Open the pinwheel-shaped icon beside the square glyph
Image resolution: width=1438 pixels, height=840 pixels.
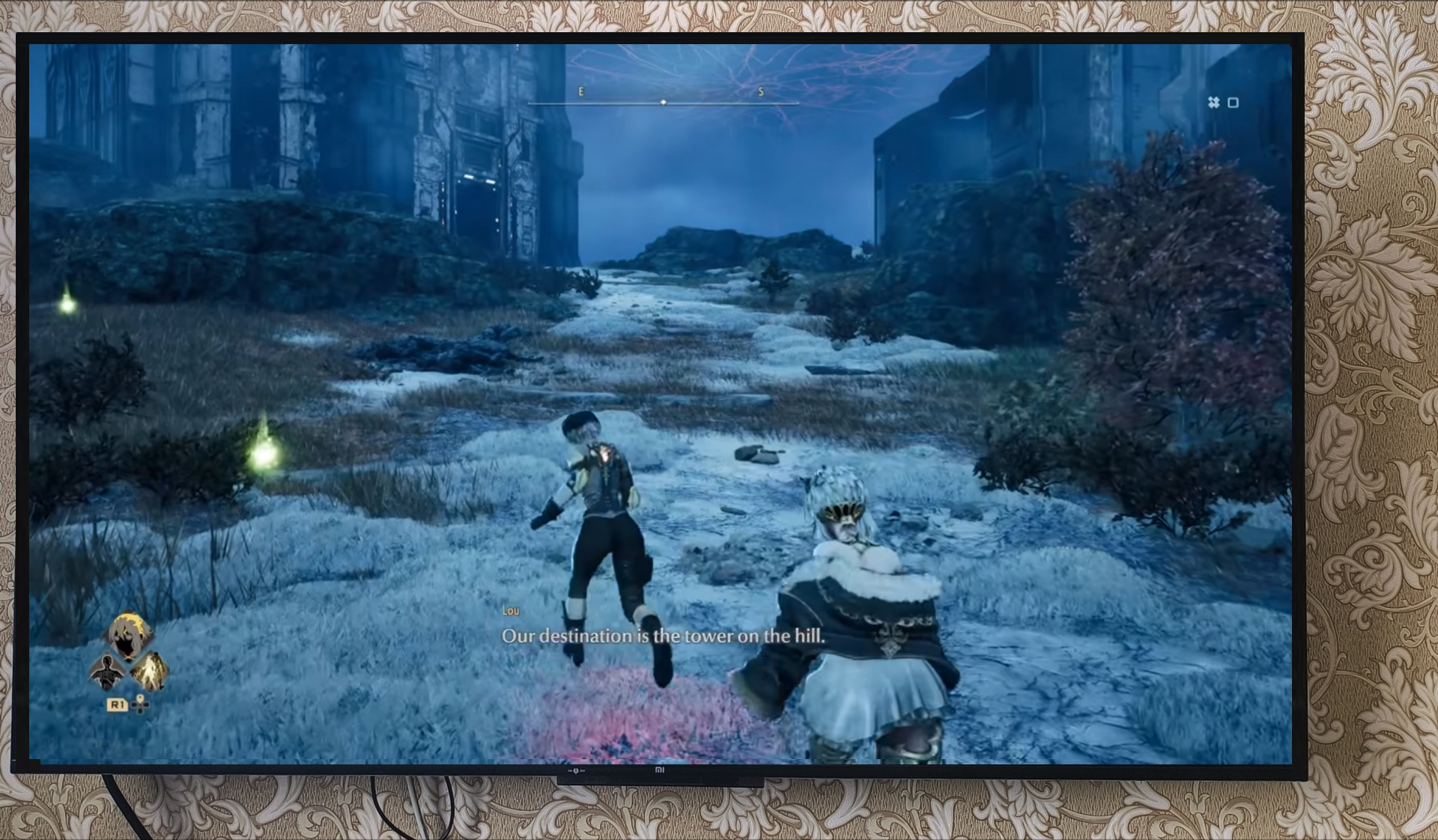(1213, 103)
